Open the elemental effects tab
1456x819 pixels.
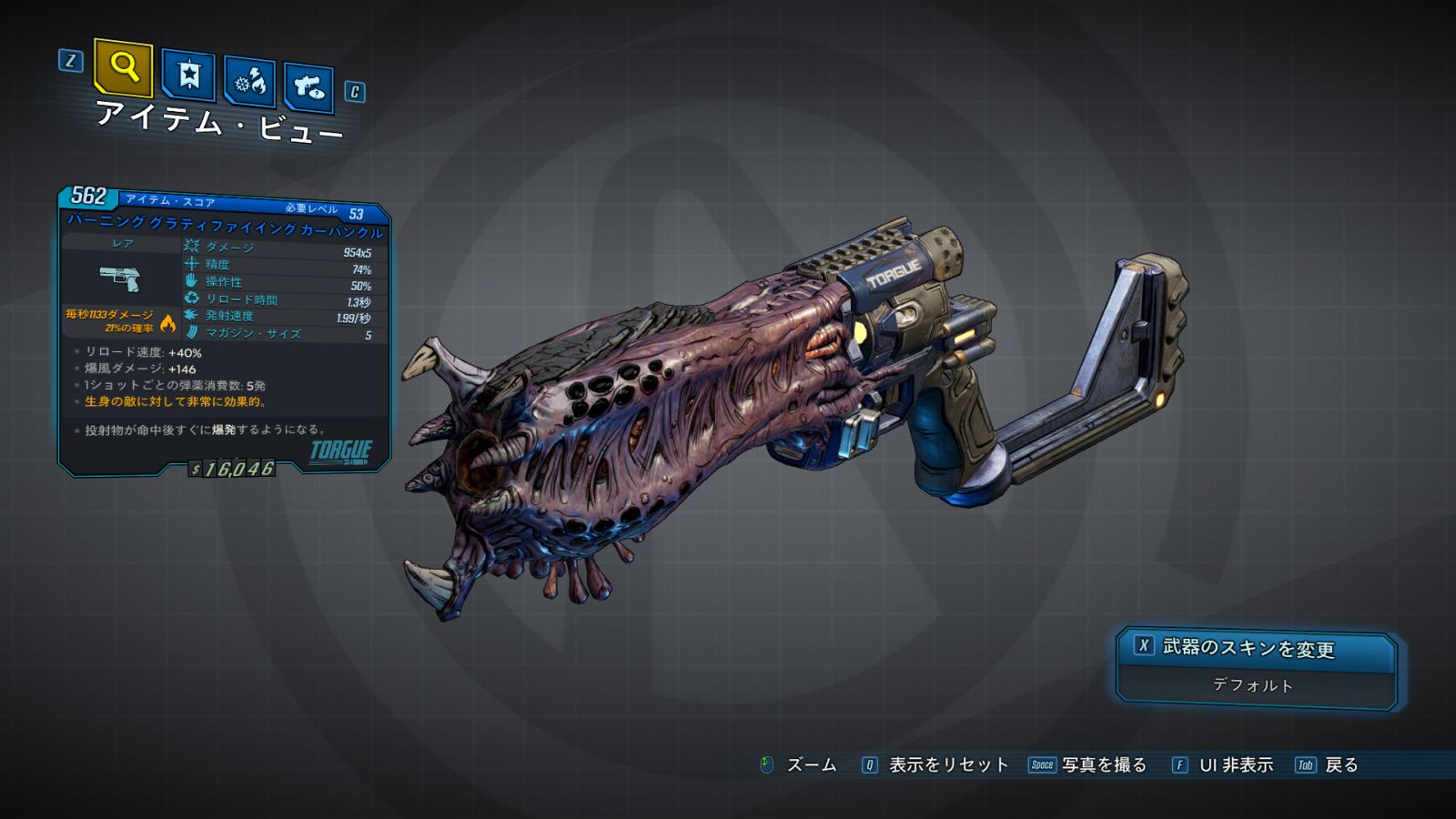click(249, 82)
